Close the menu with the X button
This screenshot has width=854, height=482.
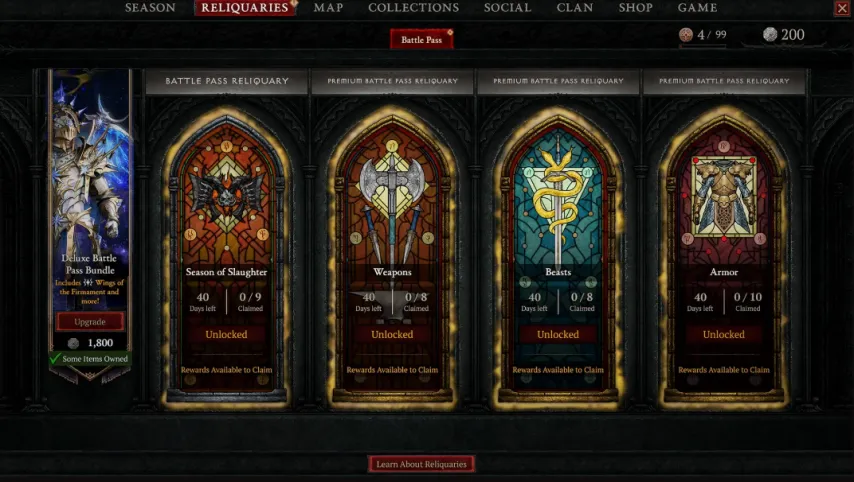[841, 8]
